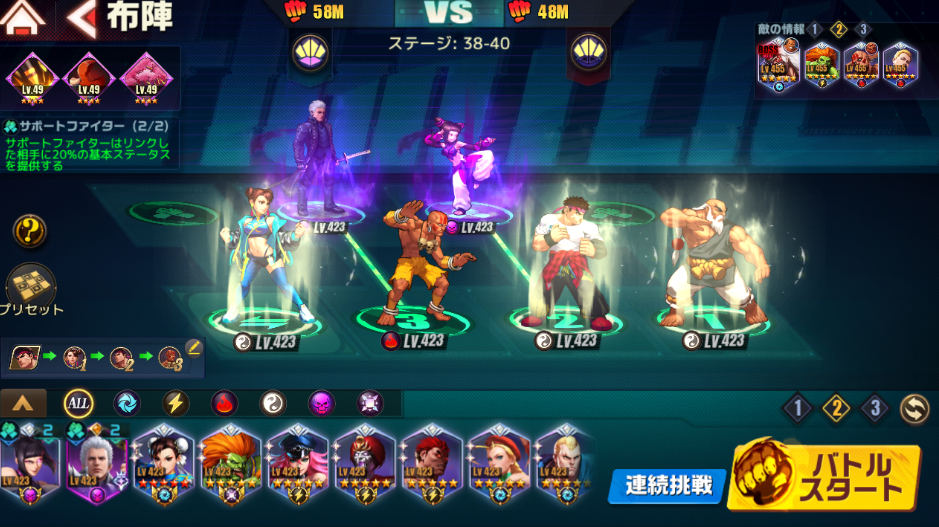Go back using the red arrow
This screenshot has height=527, width=939.
point(82,17)
